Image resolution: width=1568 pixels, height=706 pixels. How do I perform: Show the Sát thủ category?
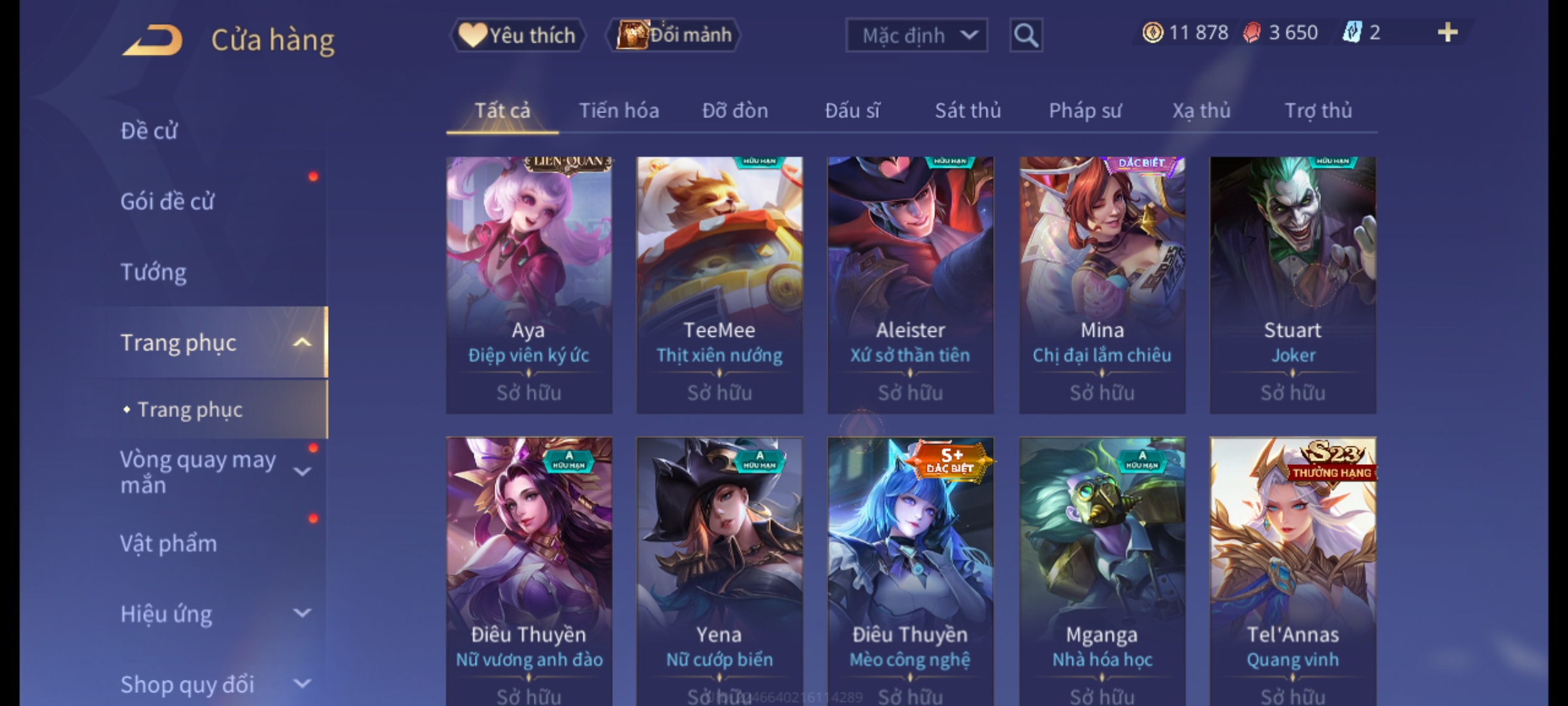968,110
